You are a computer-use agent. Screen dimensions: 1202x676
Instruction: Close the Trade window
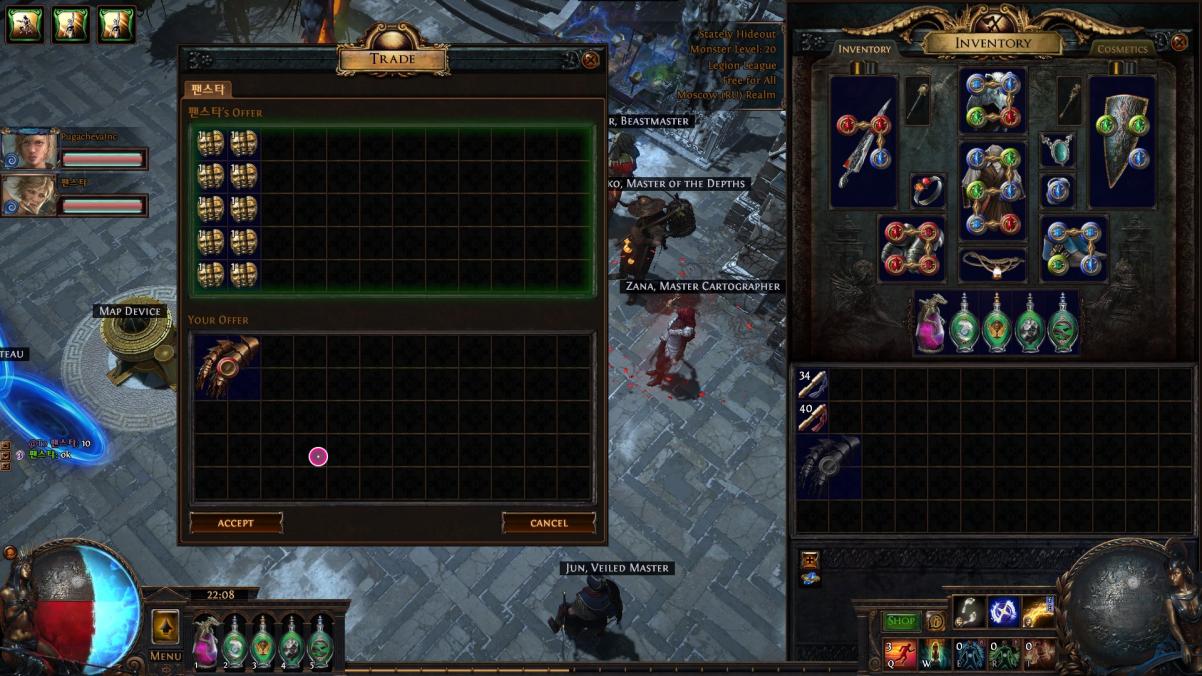pyautogui.click(x=591, y=60)
